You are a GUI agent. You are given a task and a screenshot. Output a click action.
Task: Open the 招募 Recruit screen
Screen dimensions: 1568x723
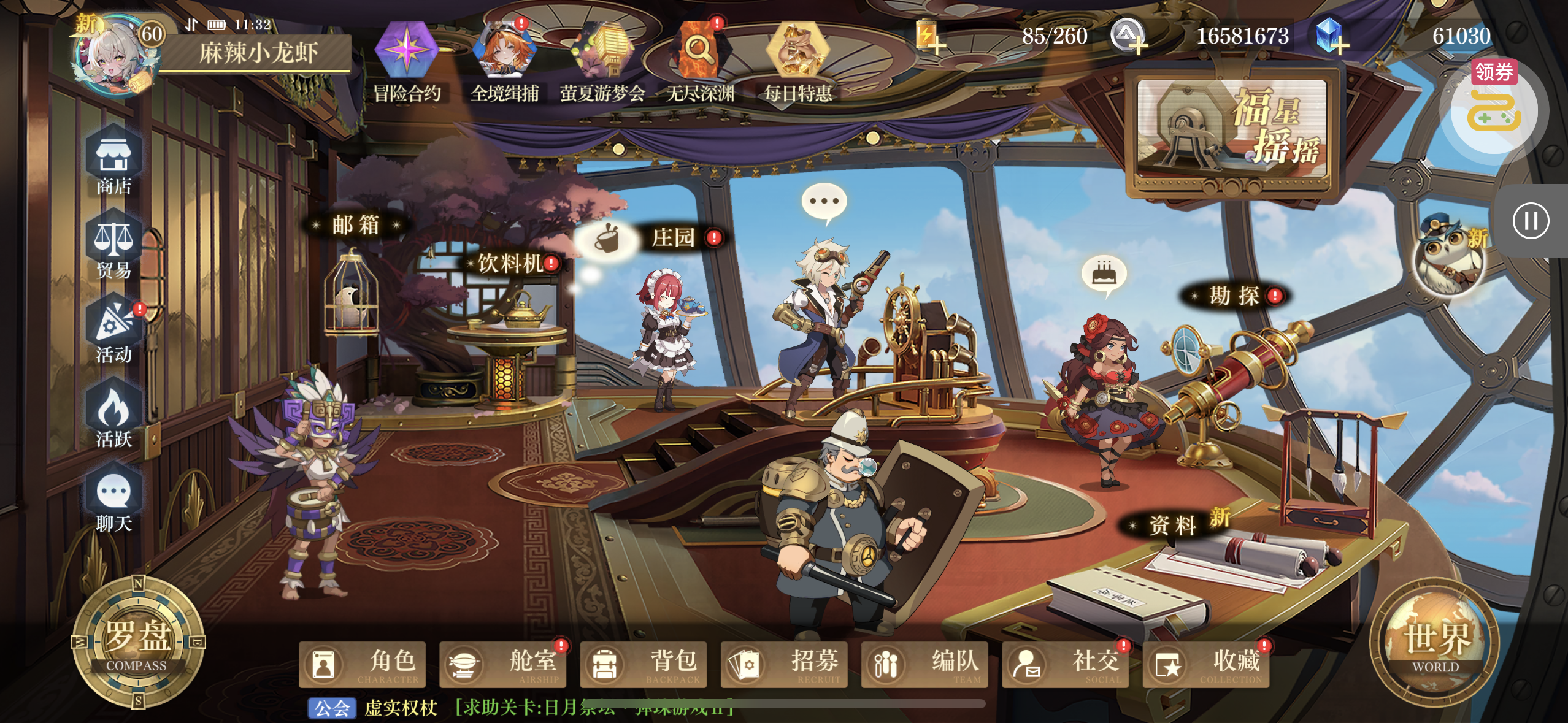click(784, 664)
